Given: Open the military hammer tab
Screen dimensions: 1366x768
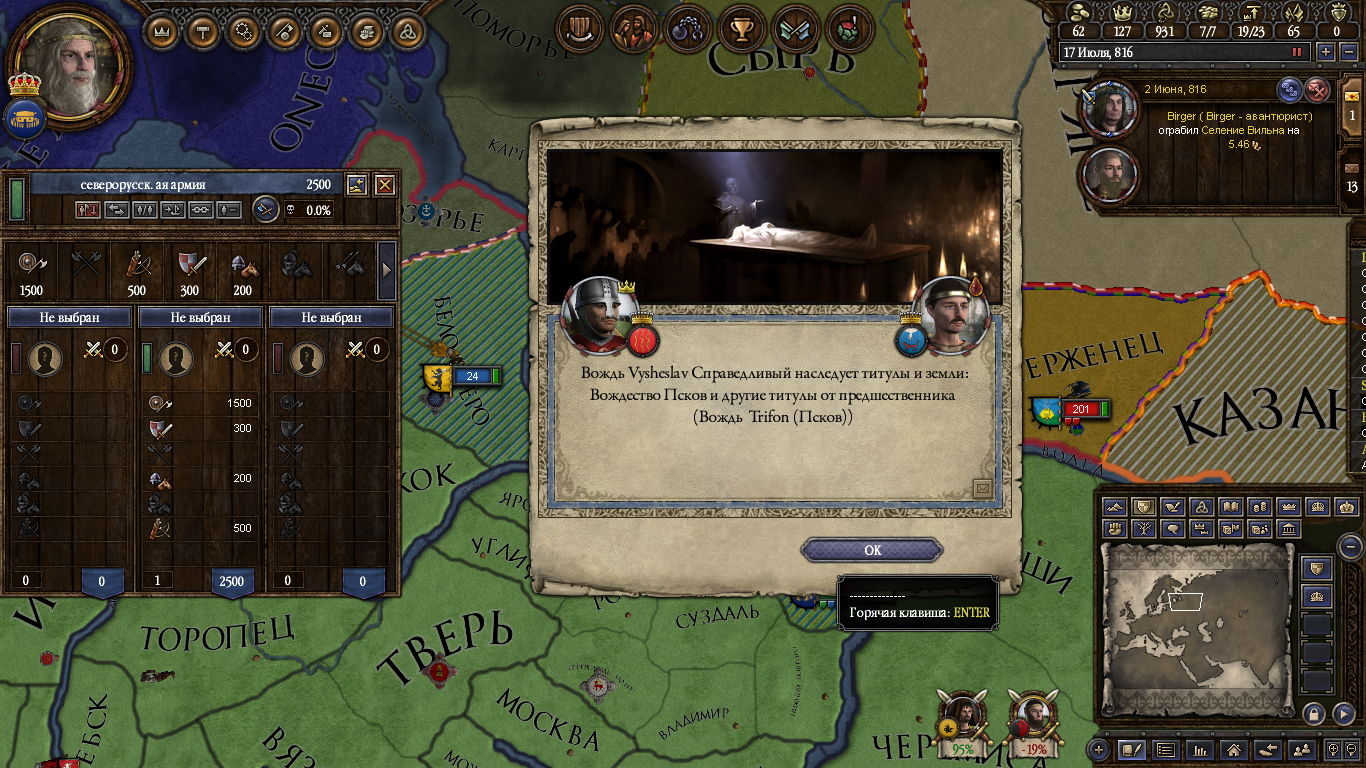Looking at the screenshot, I should click(203, 30).
